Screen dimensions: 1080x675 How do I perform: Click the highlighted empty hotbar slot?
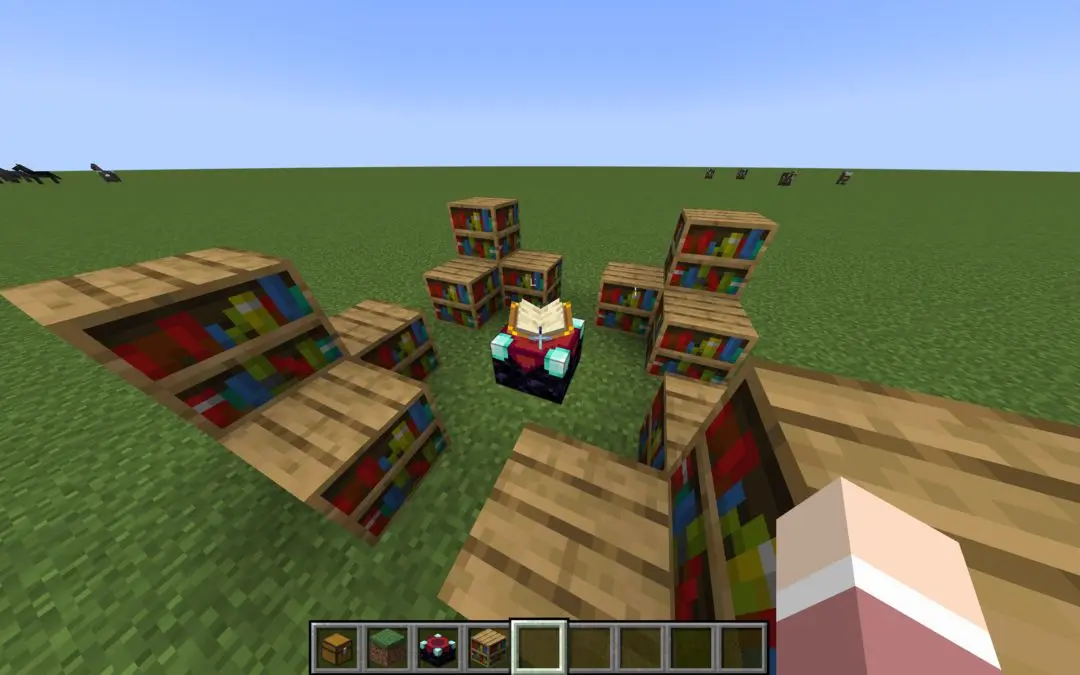pos(540,648)
